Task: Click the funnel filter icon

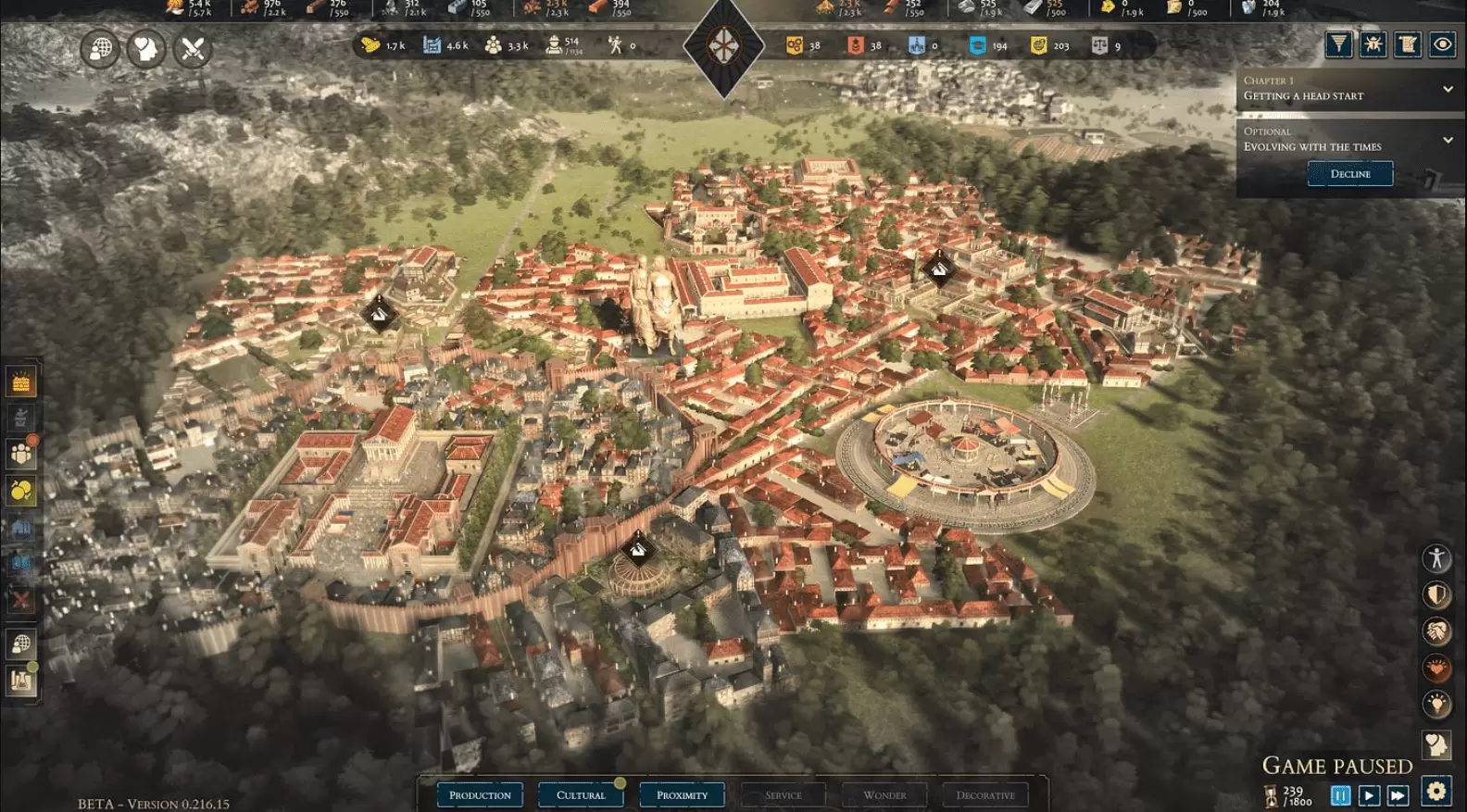Action: (x=1338, y=44)
